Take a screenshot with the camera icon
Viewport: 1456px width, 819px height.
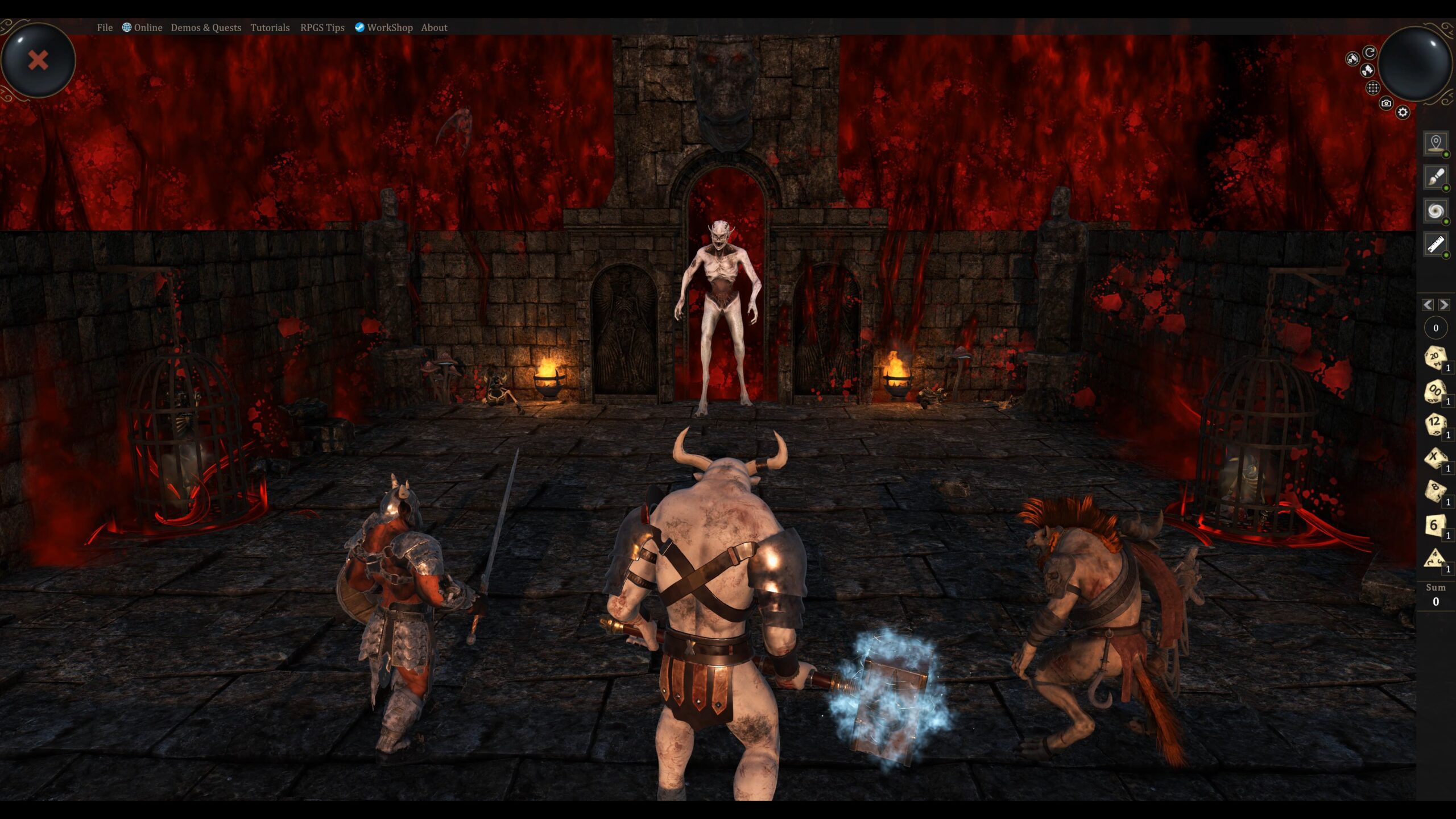(x=1386, y=103)
